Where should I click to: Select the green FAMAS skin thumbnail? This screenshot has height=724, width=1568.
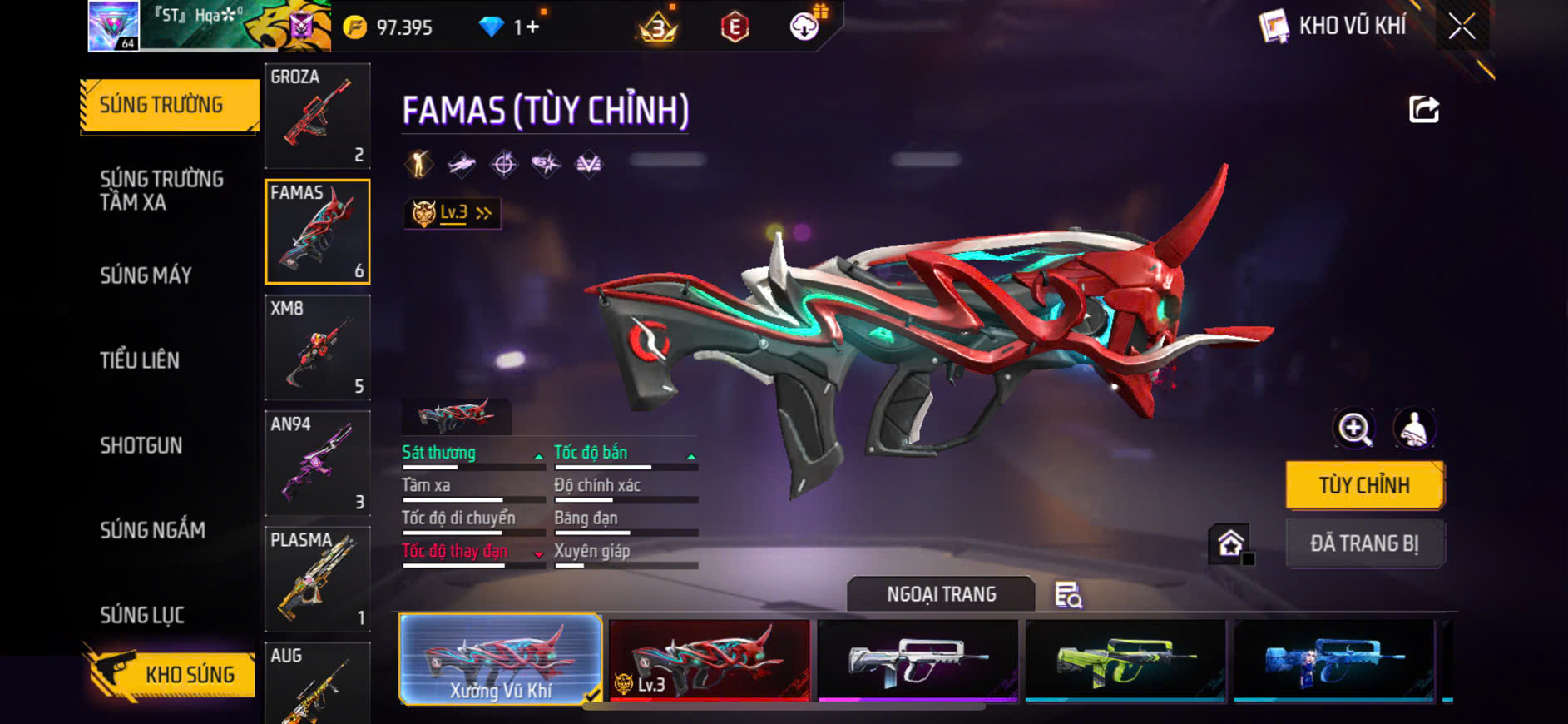(x=1125, y=660)
